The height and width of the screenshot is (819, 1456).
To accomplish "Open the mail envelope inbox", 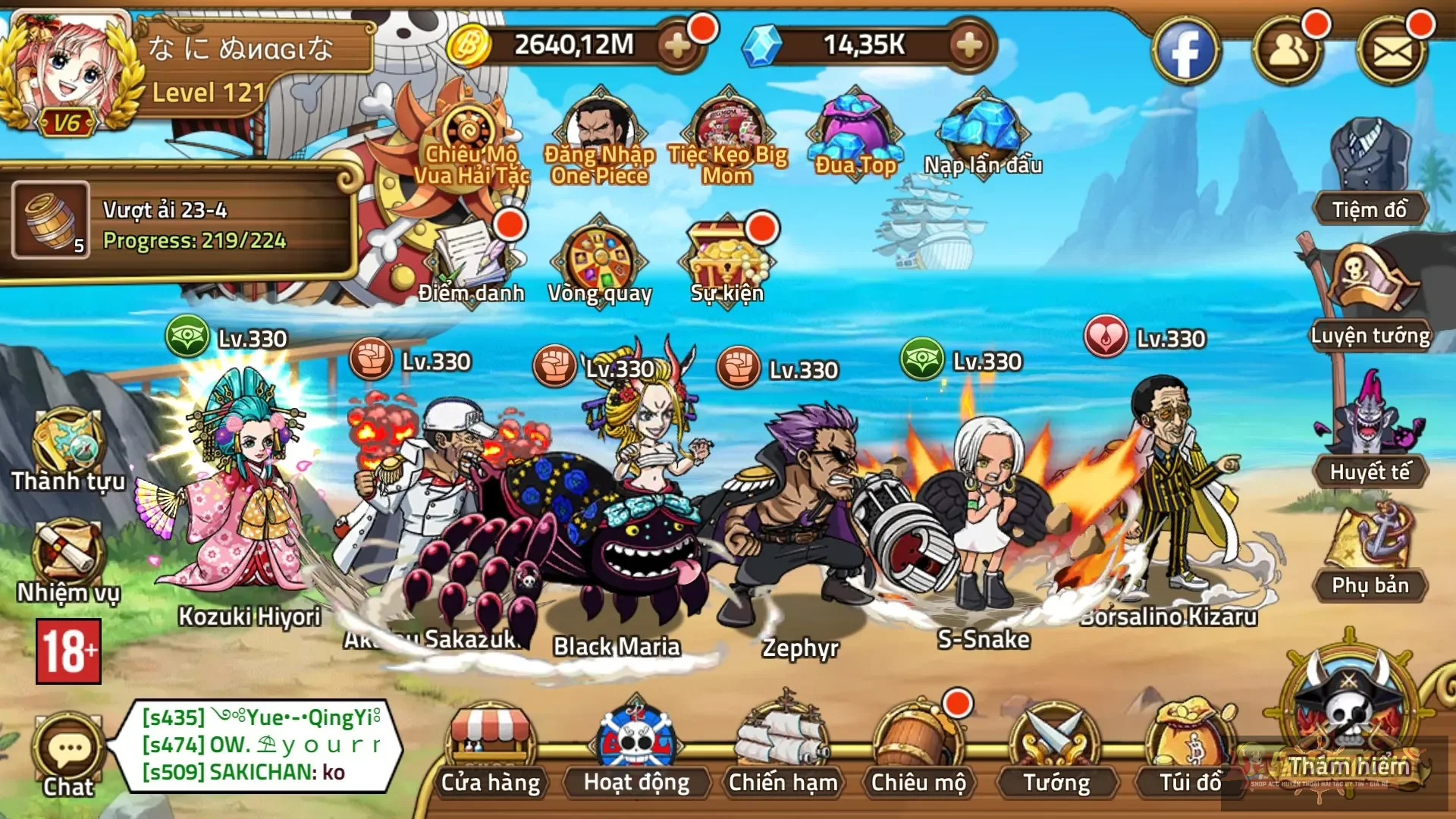I will point(1392,51).
